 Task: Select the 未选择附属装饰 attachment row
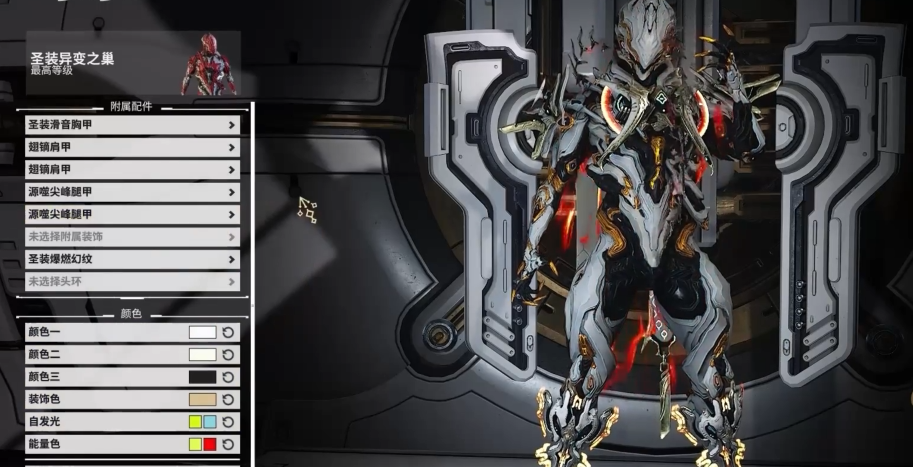tap(132, 237)
